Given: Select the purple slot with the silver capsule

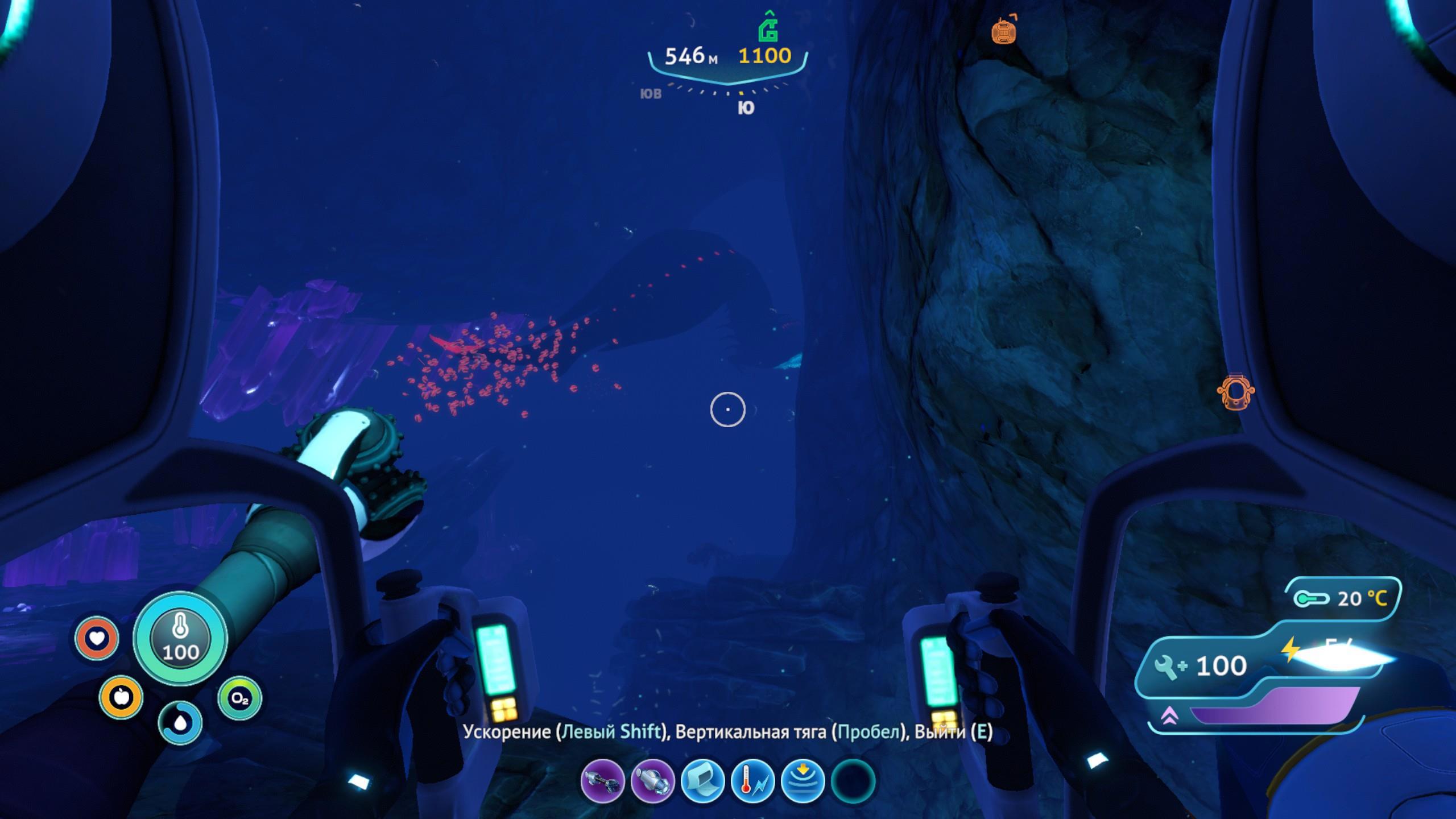Looking at the screenshot, I should (x=652, y=781).
